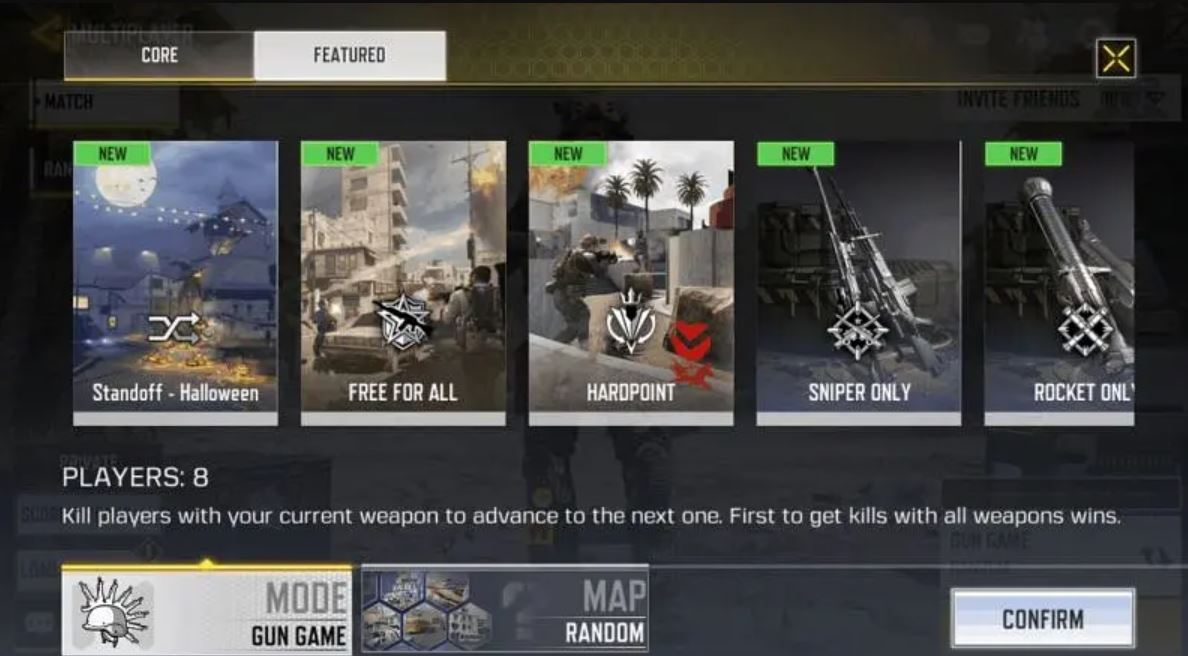The image size is (1188, 656).
Task: Switch to the Core tab
Action: coord(159,56)
